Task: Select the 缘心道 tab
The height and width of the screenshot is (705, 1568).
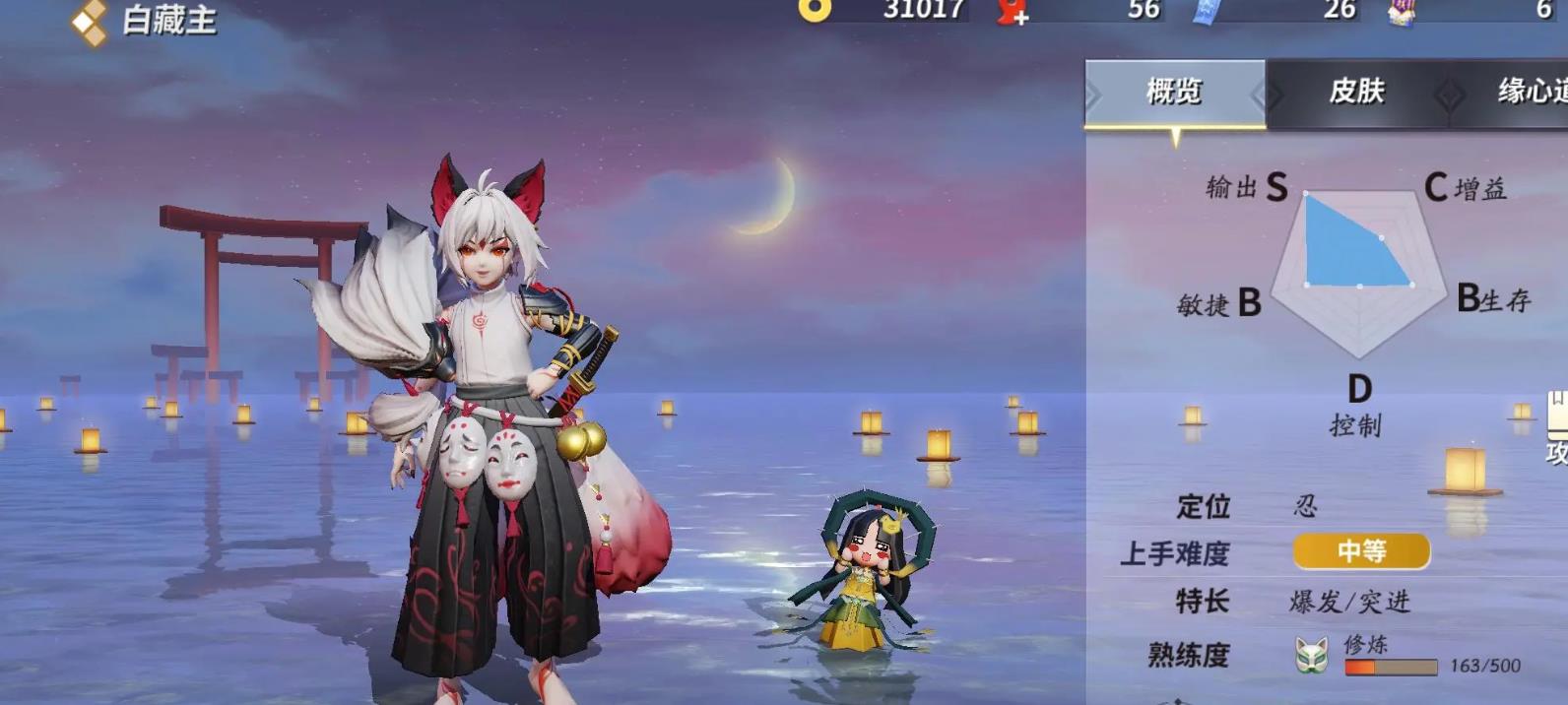Action: tap(1530, 93)
